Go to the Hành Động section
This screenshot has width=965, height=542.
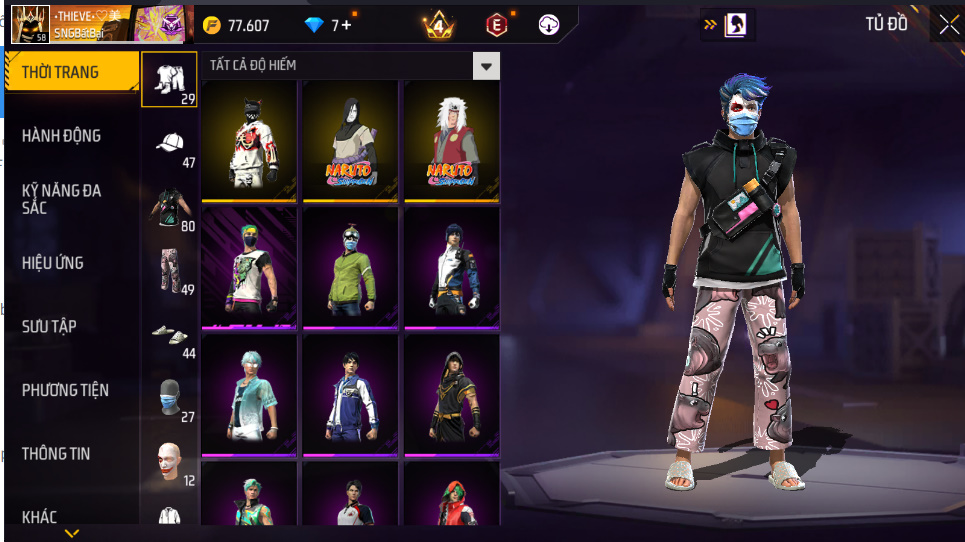pos(62,136)
